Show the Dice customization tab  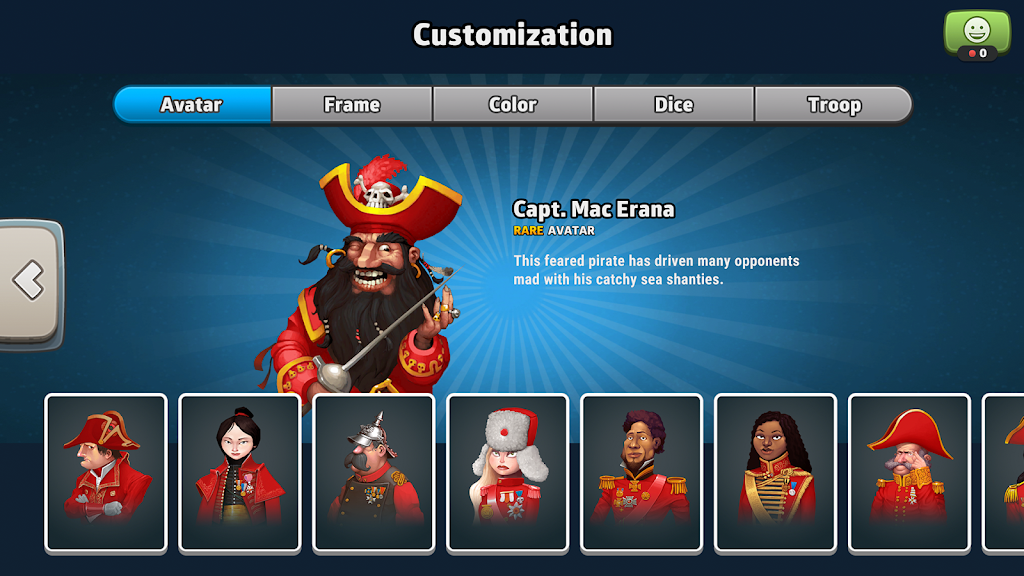[x=674, y=104]
